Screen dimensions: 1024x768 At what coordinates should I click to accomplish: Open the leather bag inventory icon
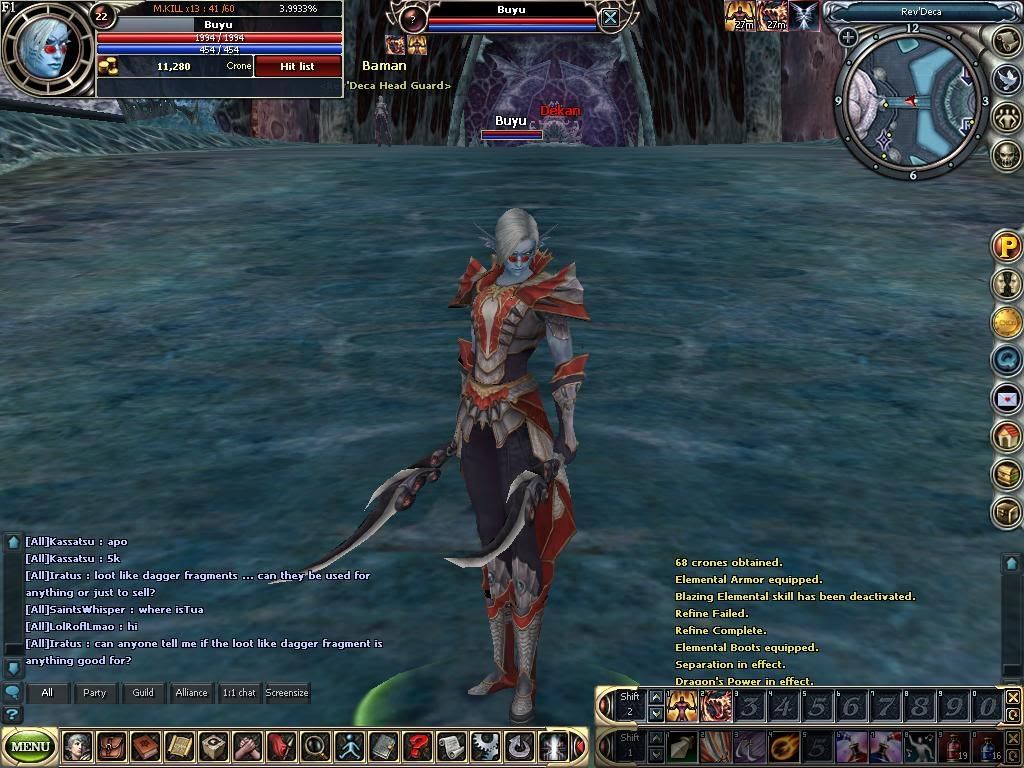(x=112, y=746)
